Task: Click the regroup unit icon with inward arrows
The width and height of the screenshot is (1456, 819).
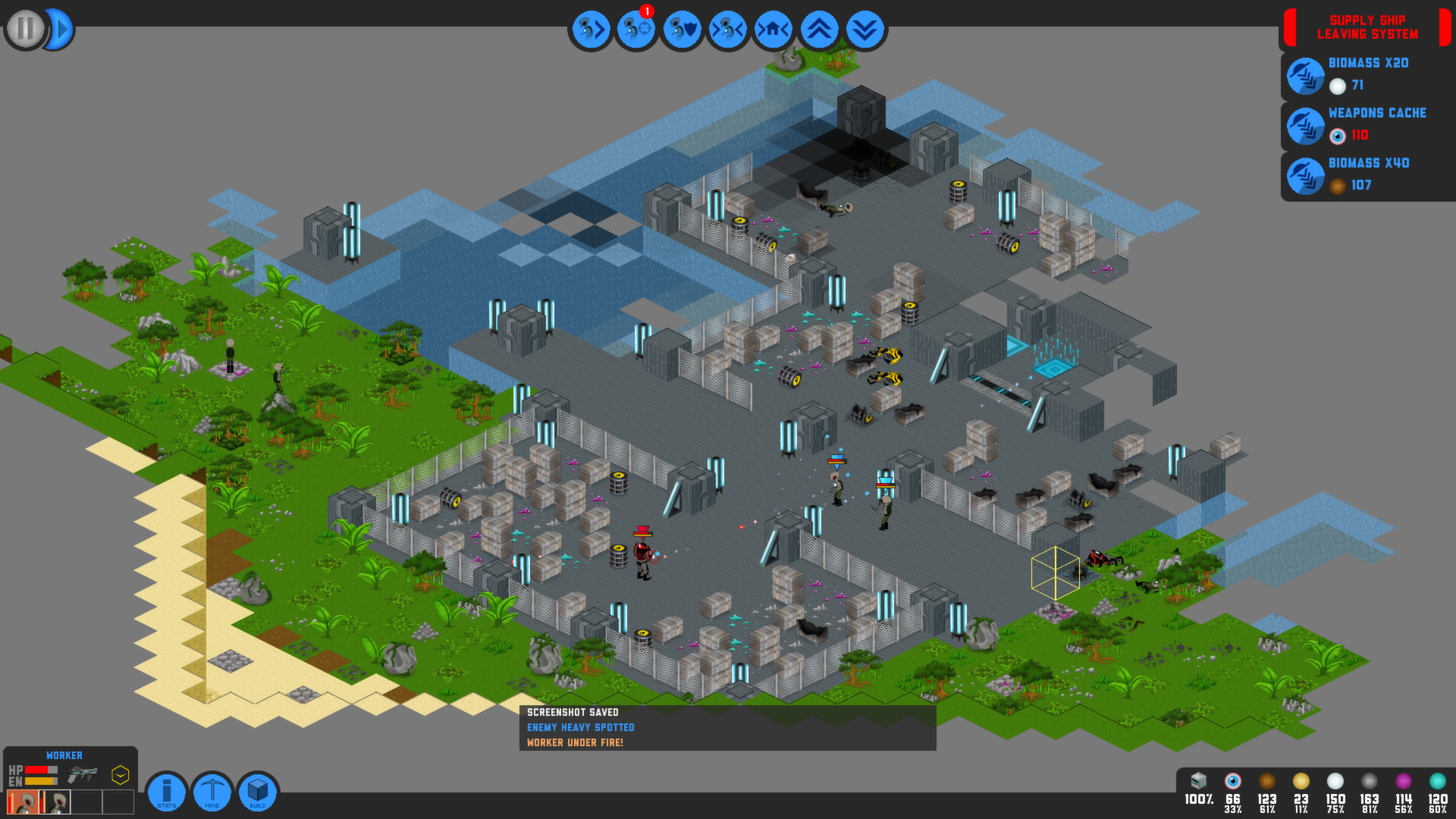Action: tap(726, 29)
